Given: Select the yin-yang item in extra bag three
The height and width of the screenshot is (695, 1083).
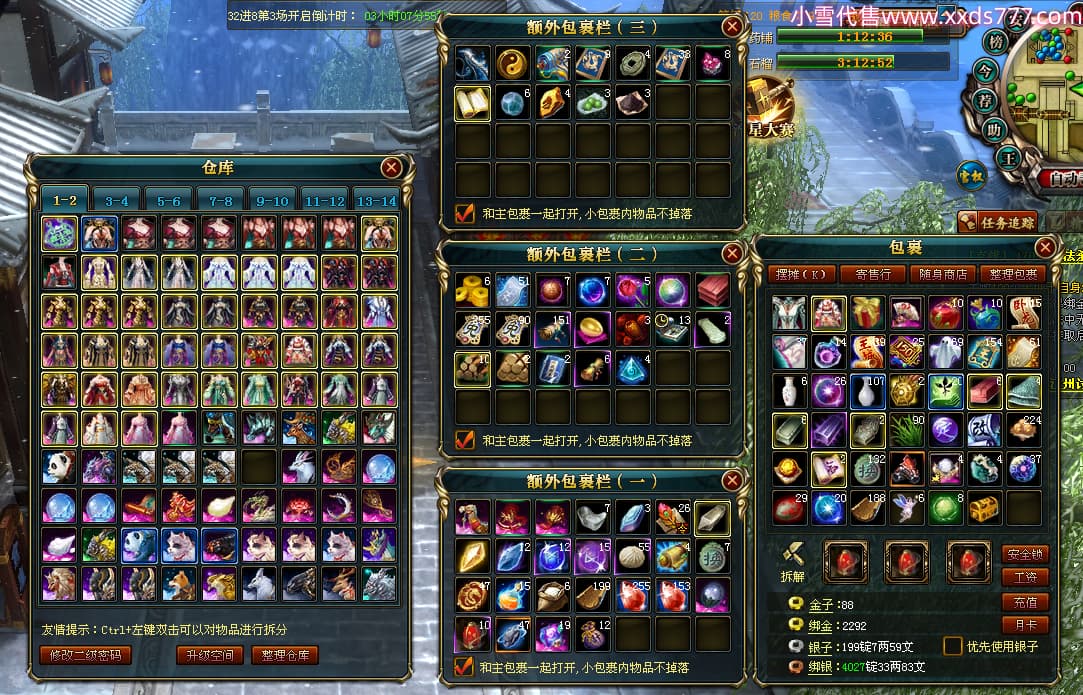Looking at the screenshot, I should click(x=512, y=63).
